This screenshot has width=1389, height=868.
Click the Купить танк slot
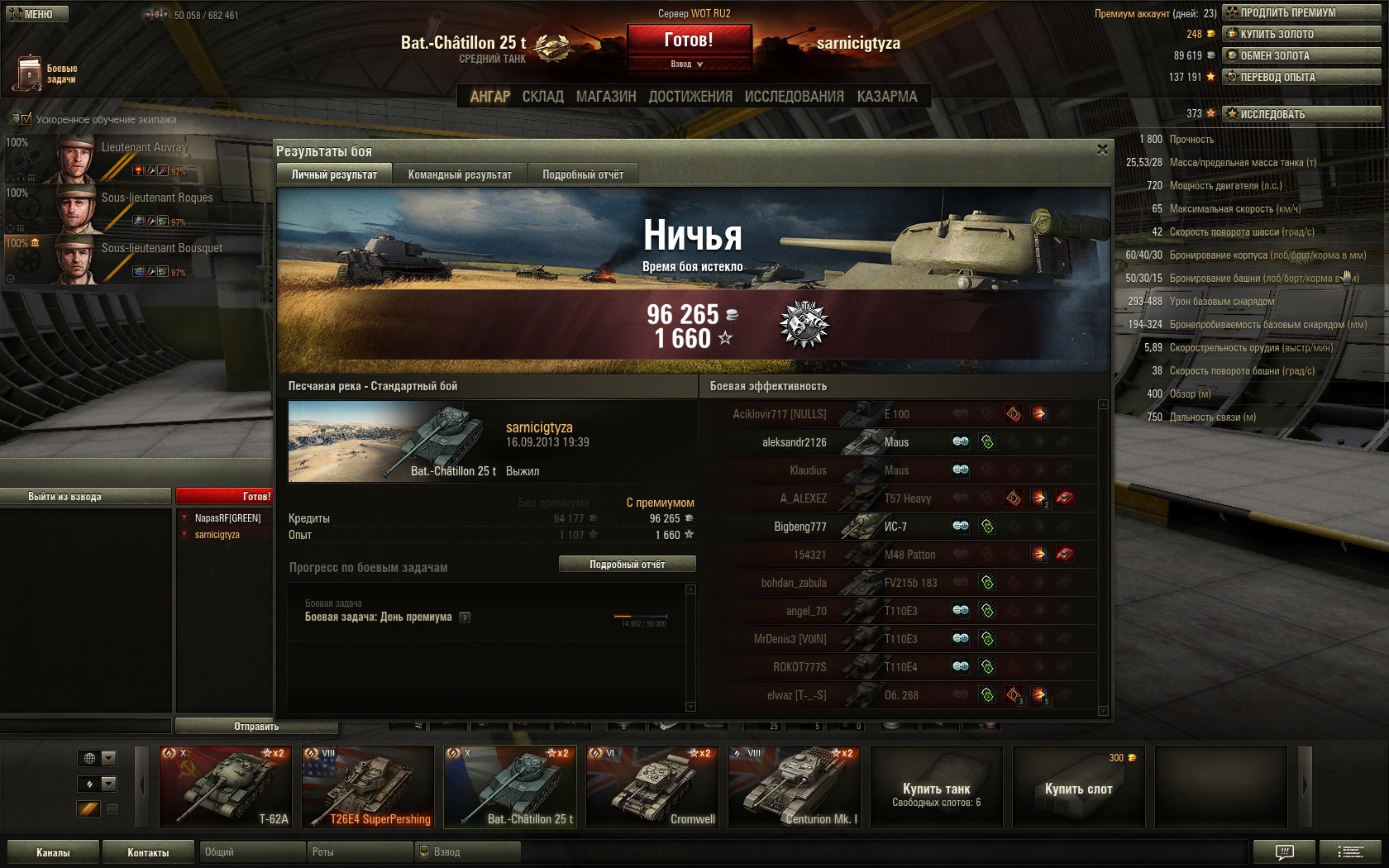(936, 787)
